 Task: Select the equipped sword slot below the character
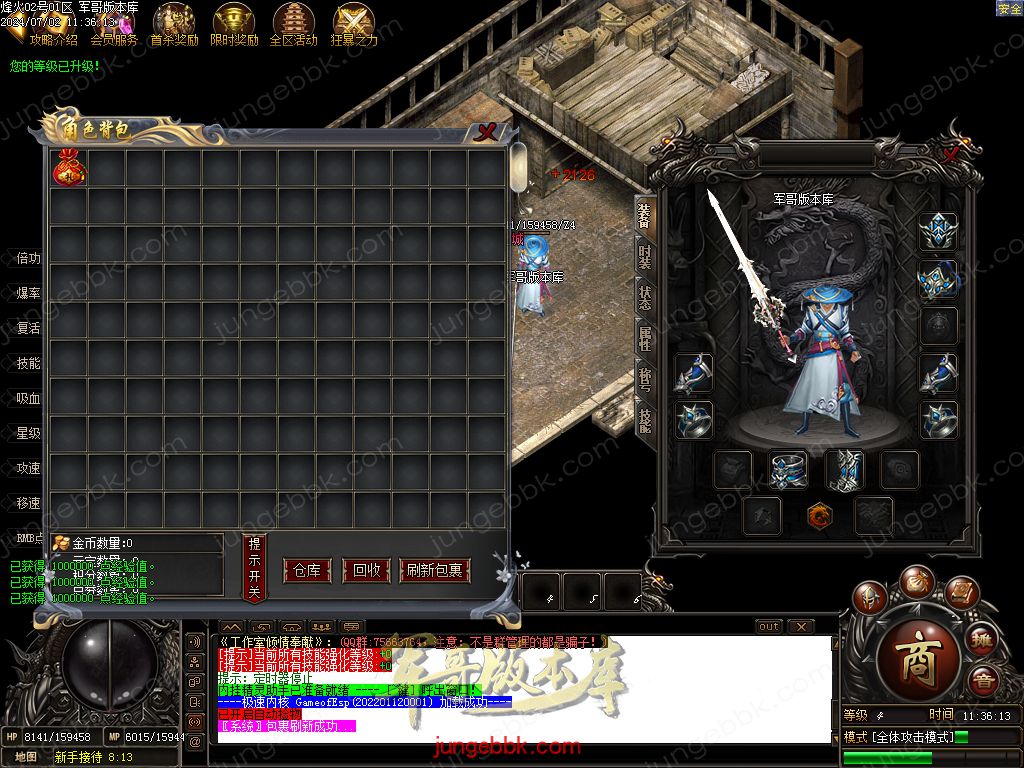pos(844,470)
